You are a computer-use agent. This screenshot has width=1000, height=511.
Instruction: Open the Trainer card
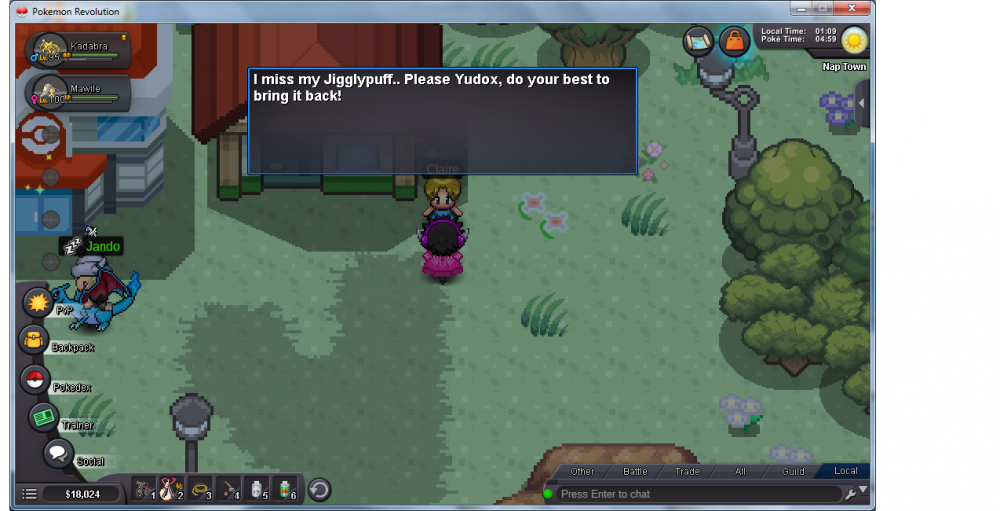click(43, 418)
